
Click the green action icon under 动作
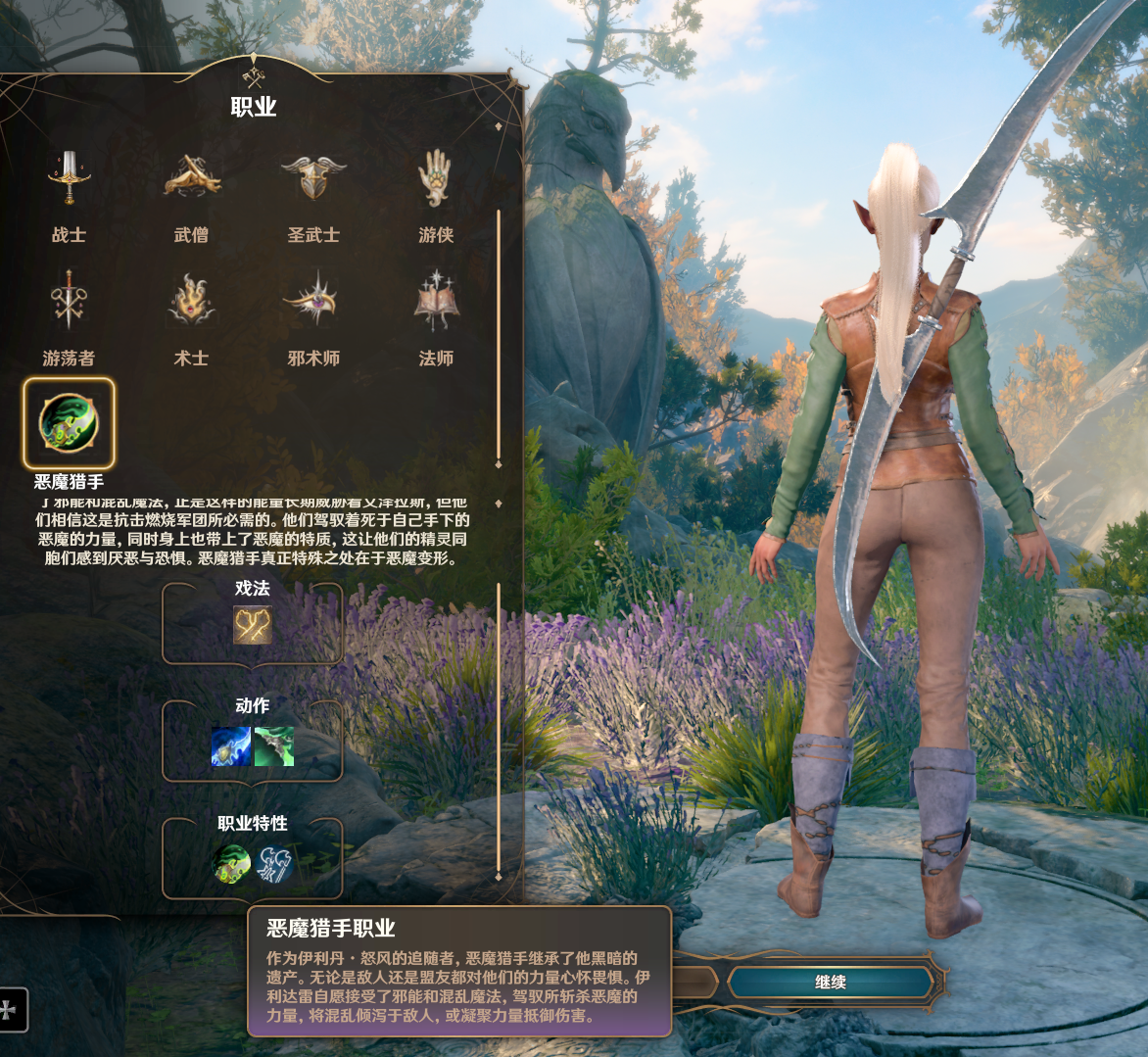coord(274,746)
